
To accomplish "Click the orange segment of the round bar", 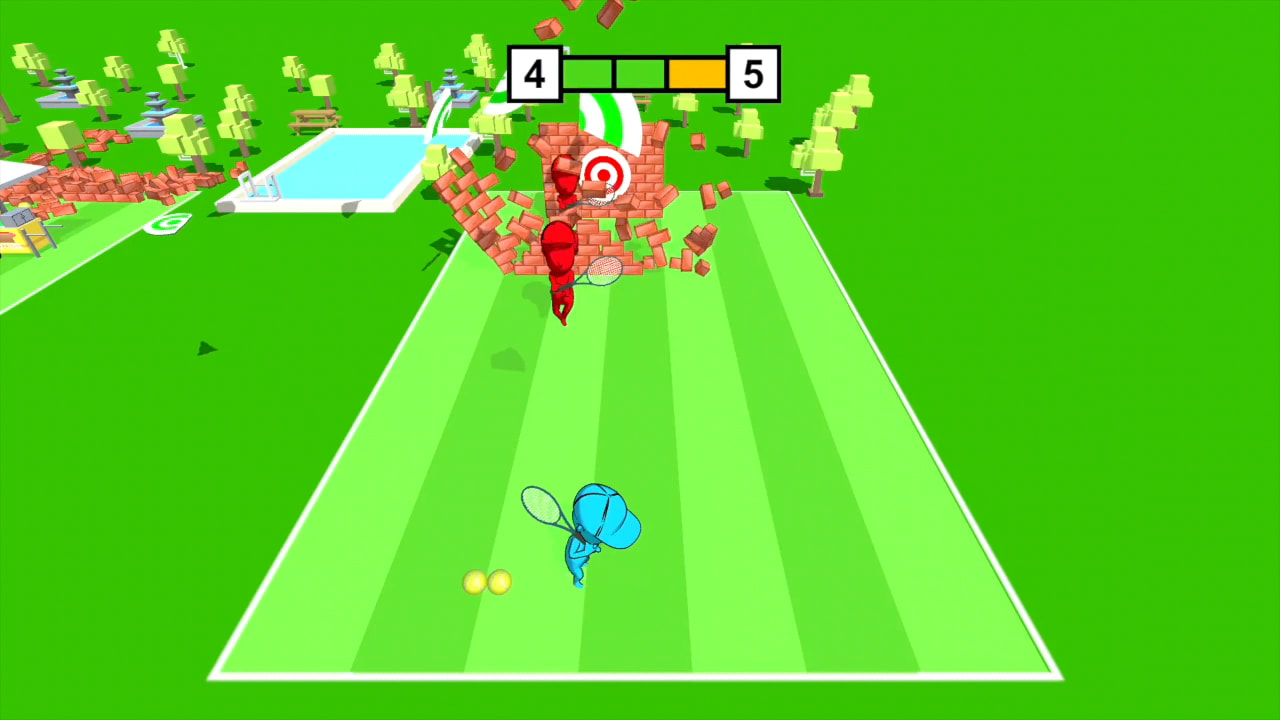I will point(697,71).
